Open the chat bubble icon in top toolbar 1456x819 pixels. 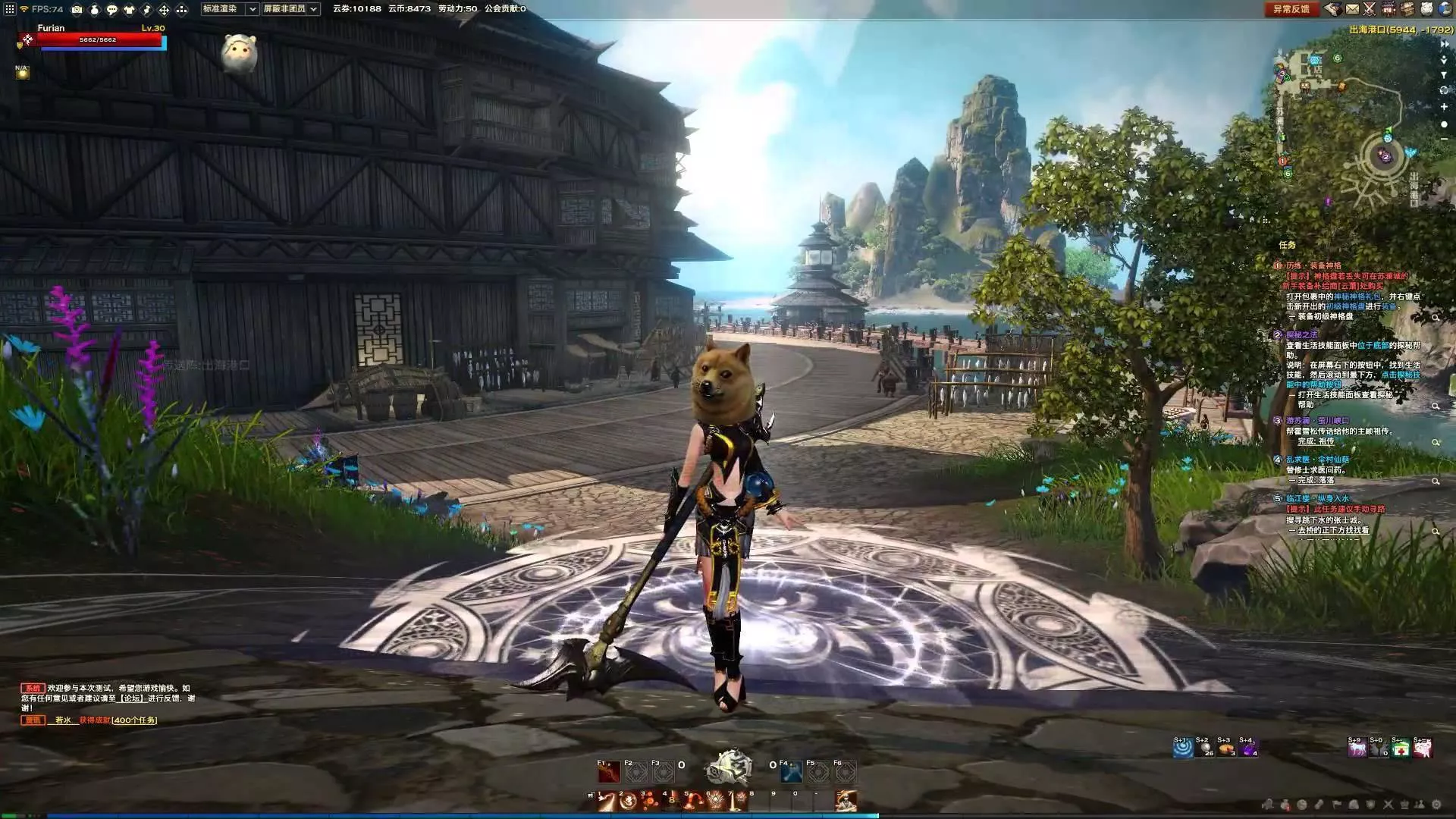point(111,10)
